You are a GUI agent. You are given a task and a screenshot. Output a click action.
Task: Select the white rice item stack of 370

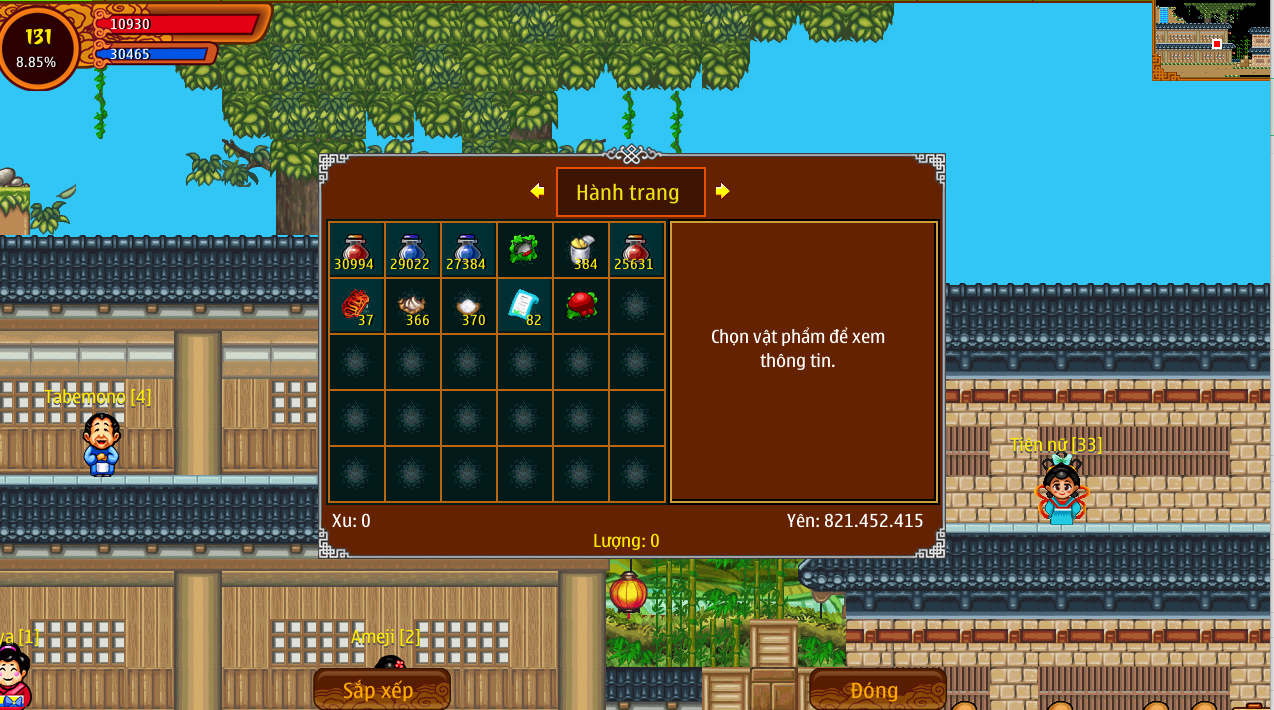[x=468, y=306]
